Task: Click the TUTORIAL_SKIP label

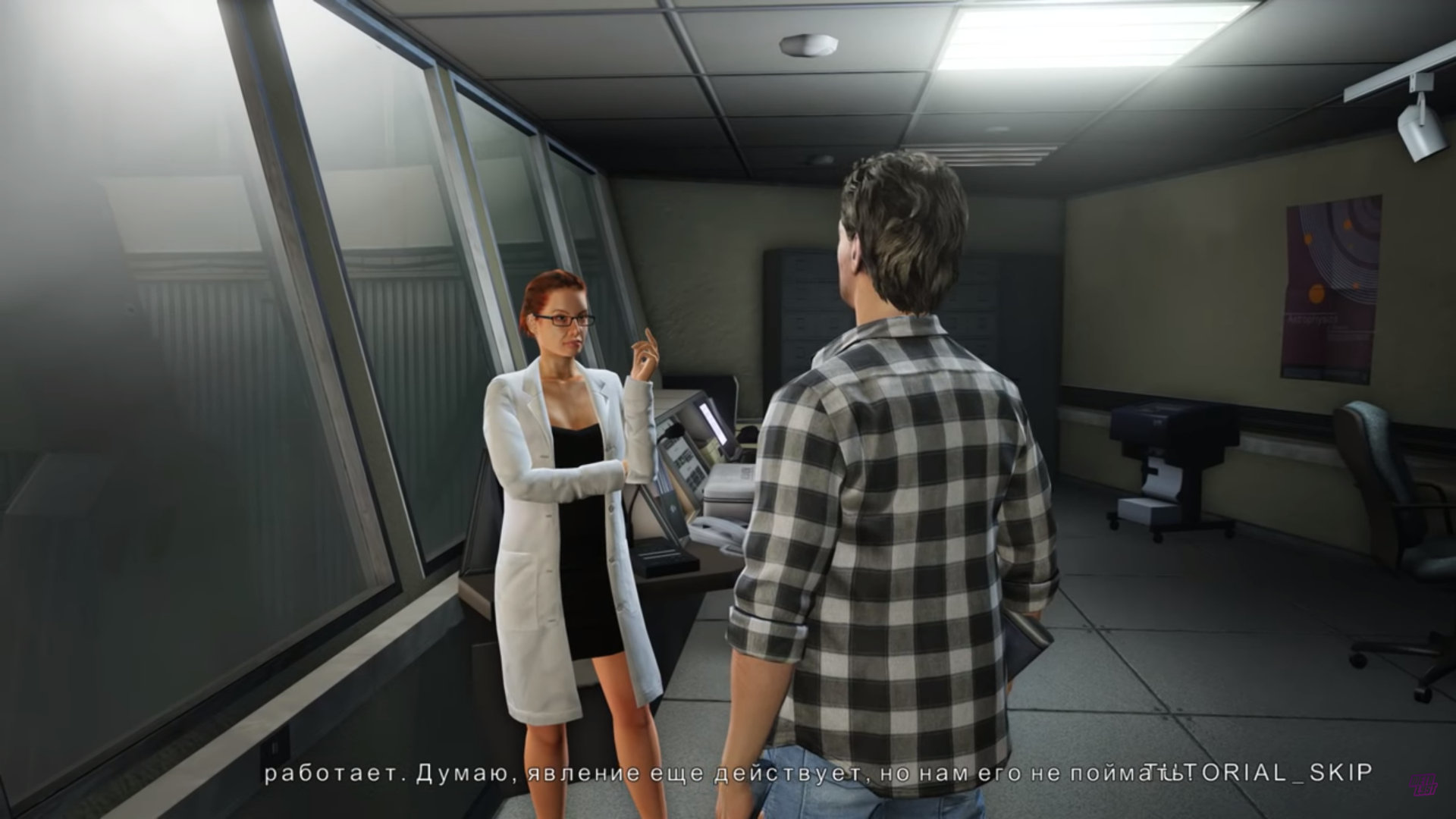Action: pos(1259,773)
